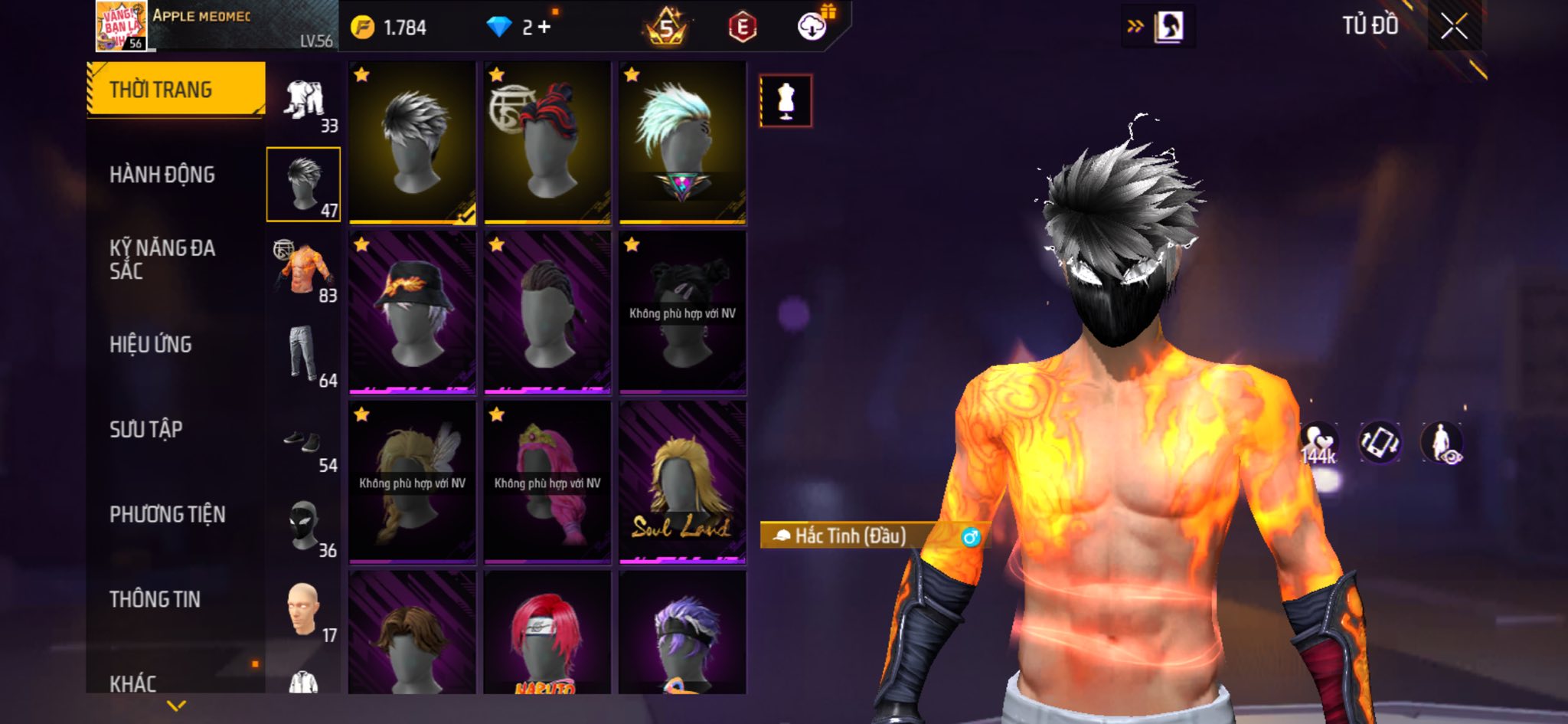Toggle the character rotate view icon
The width and height of the screenshot is (1568, 724).
(x=1379, y=443)
